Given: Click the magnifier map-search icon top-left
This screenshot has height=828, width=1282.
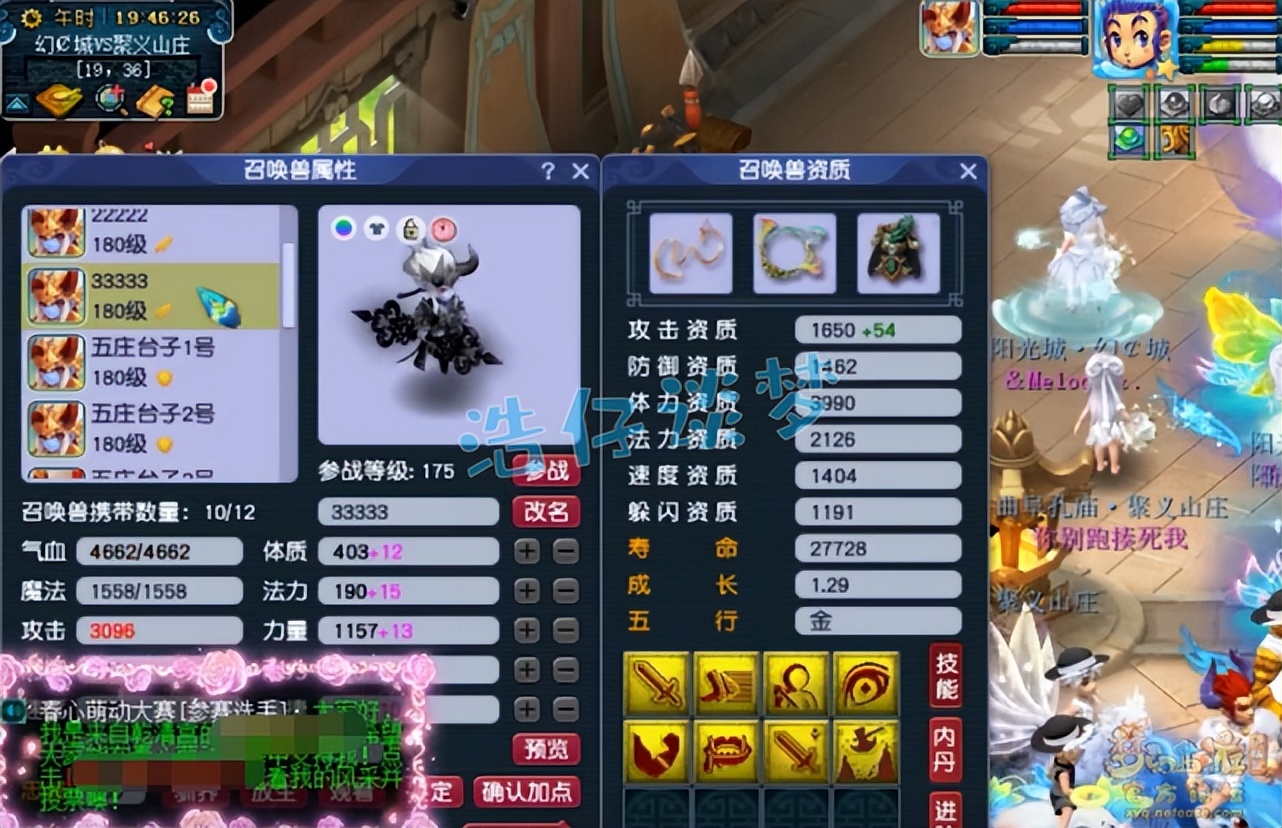Looking at the screenshot, I should click(110, 100).
